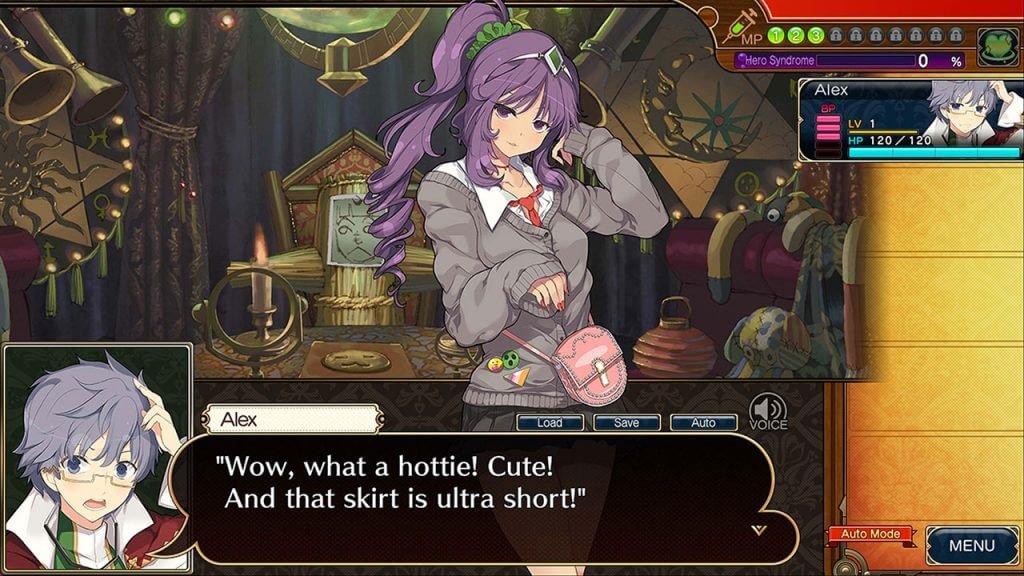Click the Voice speaker icon
1024x576 pixels.
[x=768, y=409]
